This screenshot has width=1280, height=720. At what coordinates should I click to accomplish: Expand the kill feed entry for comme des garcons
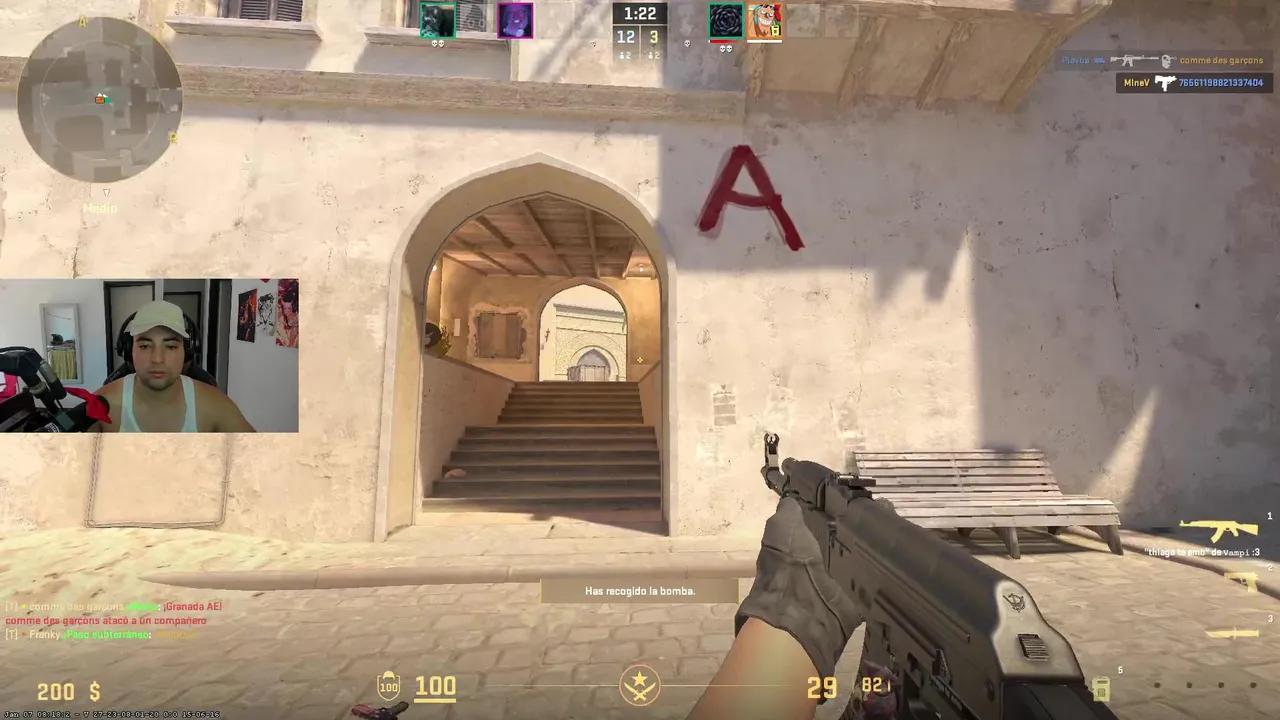pos(1220,60)
